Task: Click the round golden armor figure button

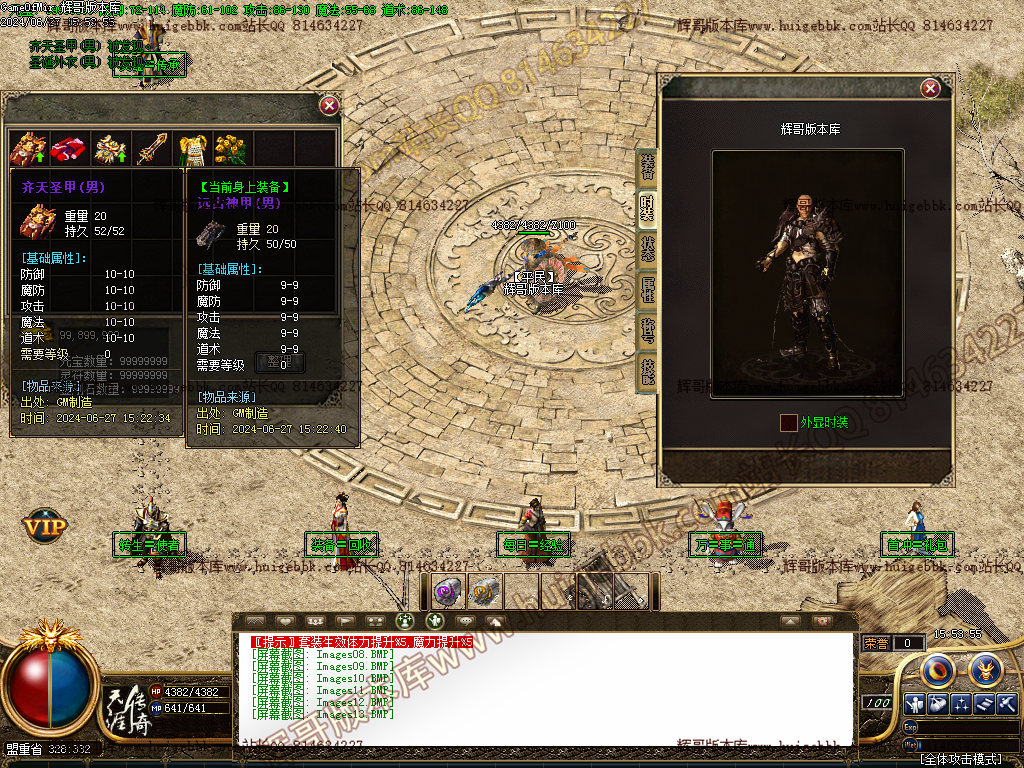Action: (x=985, y=668)
